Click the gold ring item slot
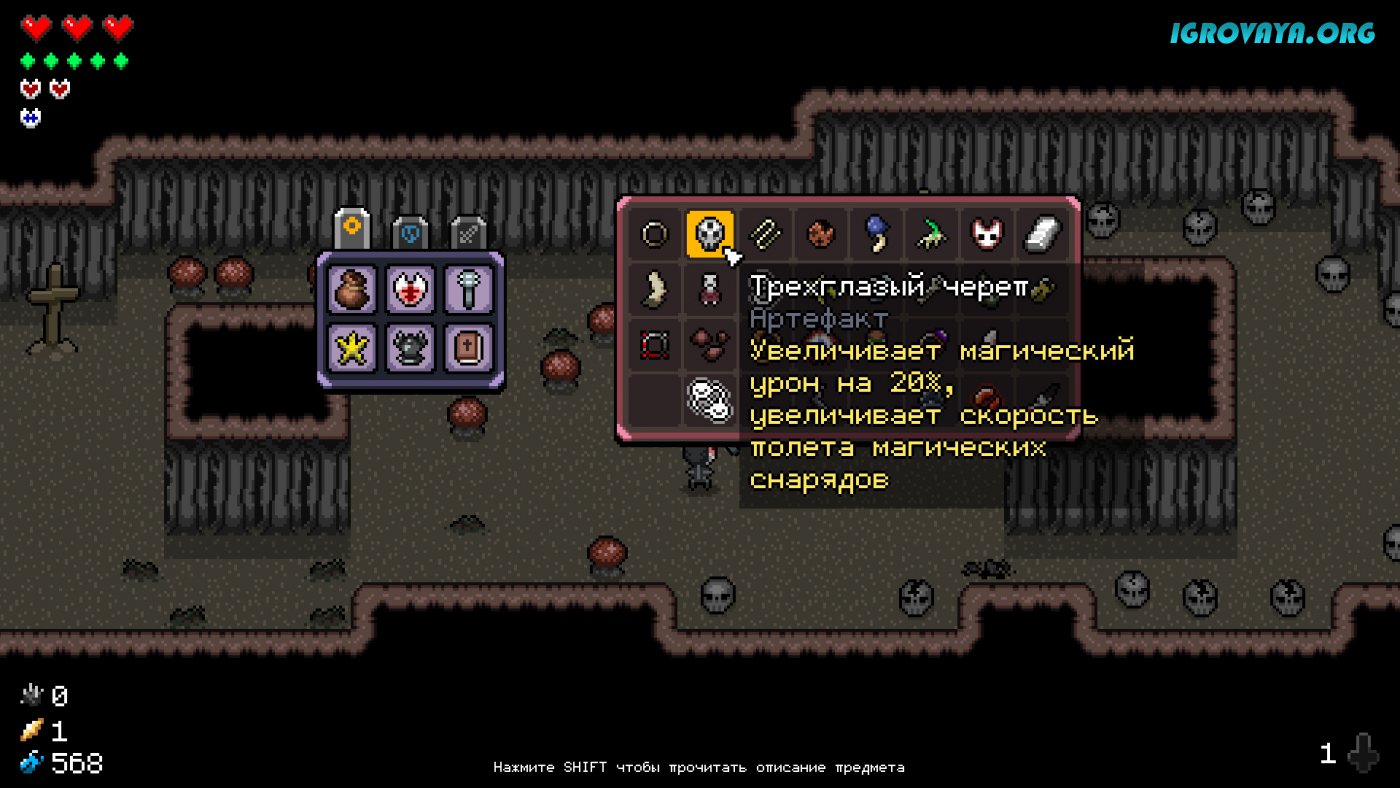This screenshot has height=788, width=1400. pyautogui.click(x=655, y=235)
